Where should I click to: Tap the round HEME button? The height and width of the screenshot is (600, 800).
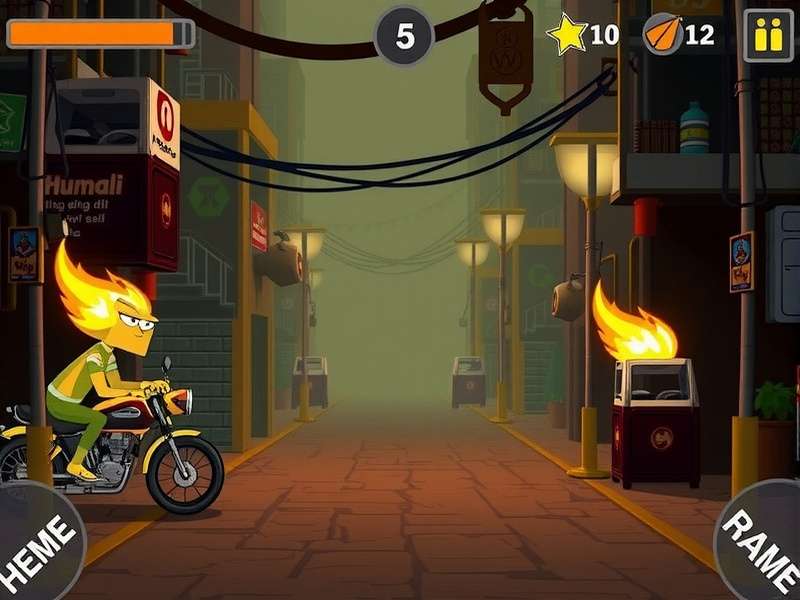click(36, 547)
